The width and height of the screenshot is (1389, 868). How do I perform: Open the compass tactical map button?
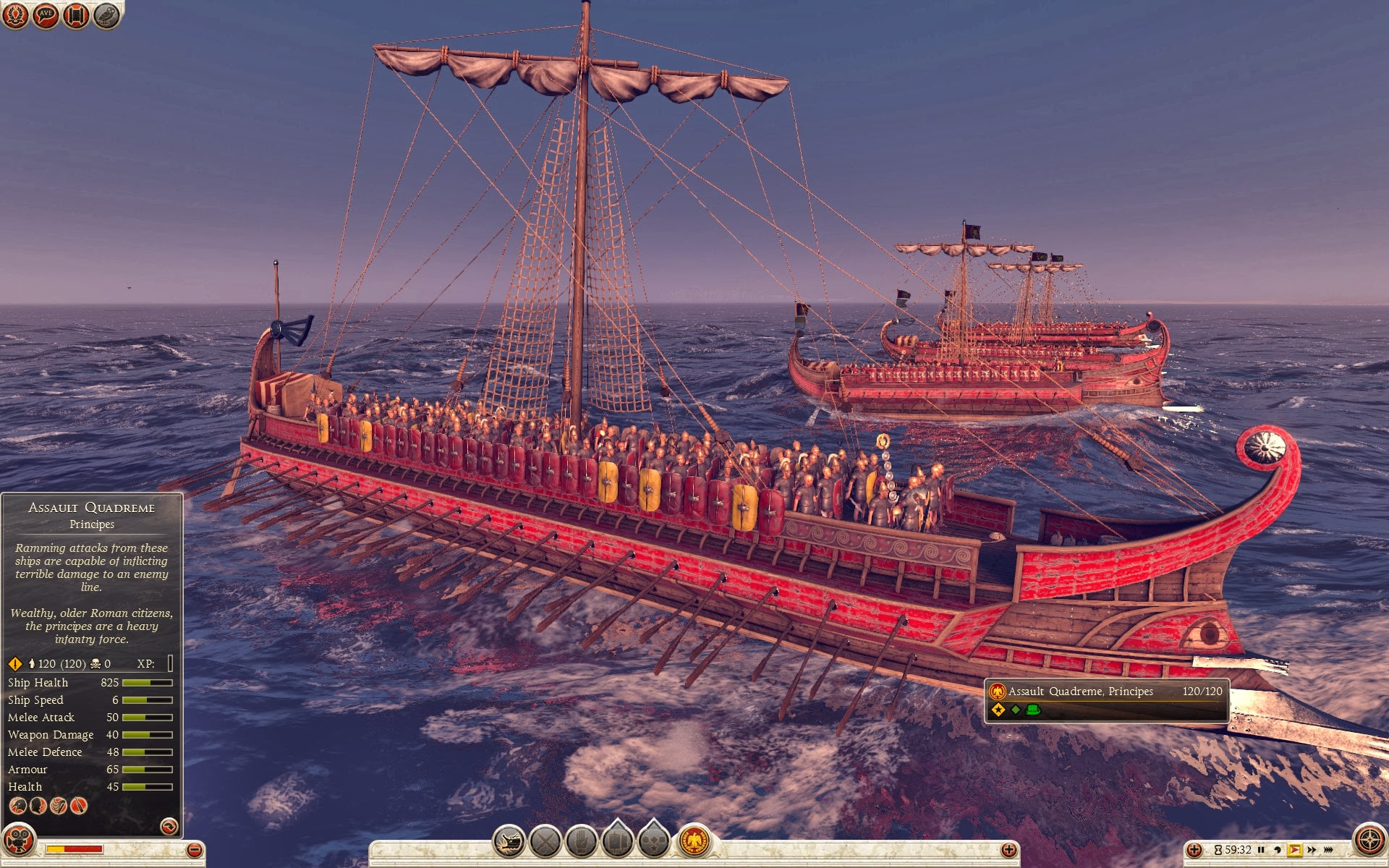click(1369, 841)
